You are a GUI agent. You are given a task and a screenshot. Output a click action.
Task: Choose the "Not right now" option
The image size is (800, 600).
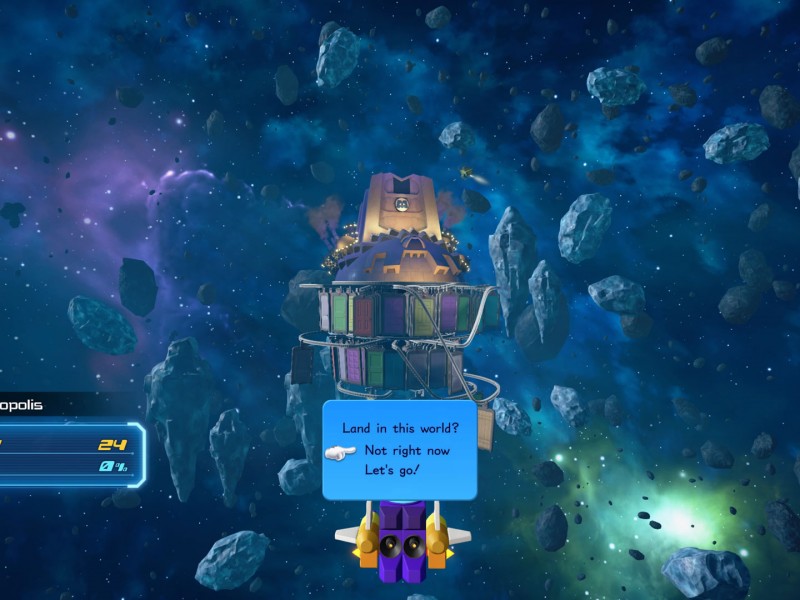click(407, 451)
